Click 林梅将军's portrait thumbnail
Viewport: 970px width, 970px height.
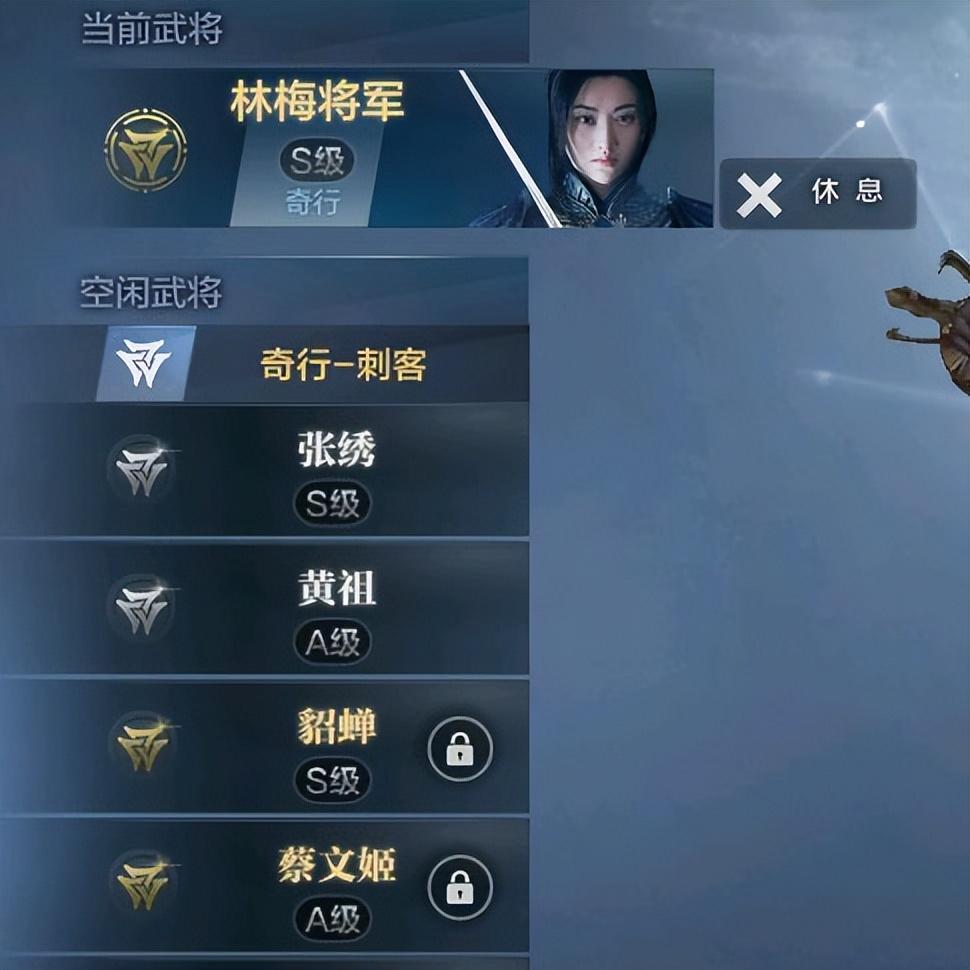(612, 148)
